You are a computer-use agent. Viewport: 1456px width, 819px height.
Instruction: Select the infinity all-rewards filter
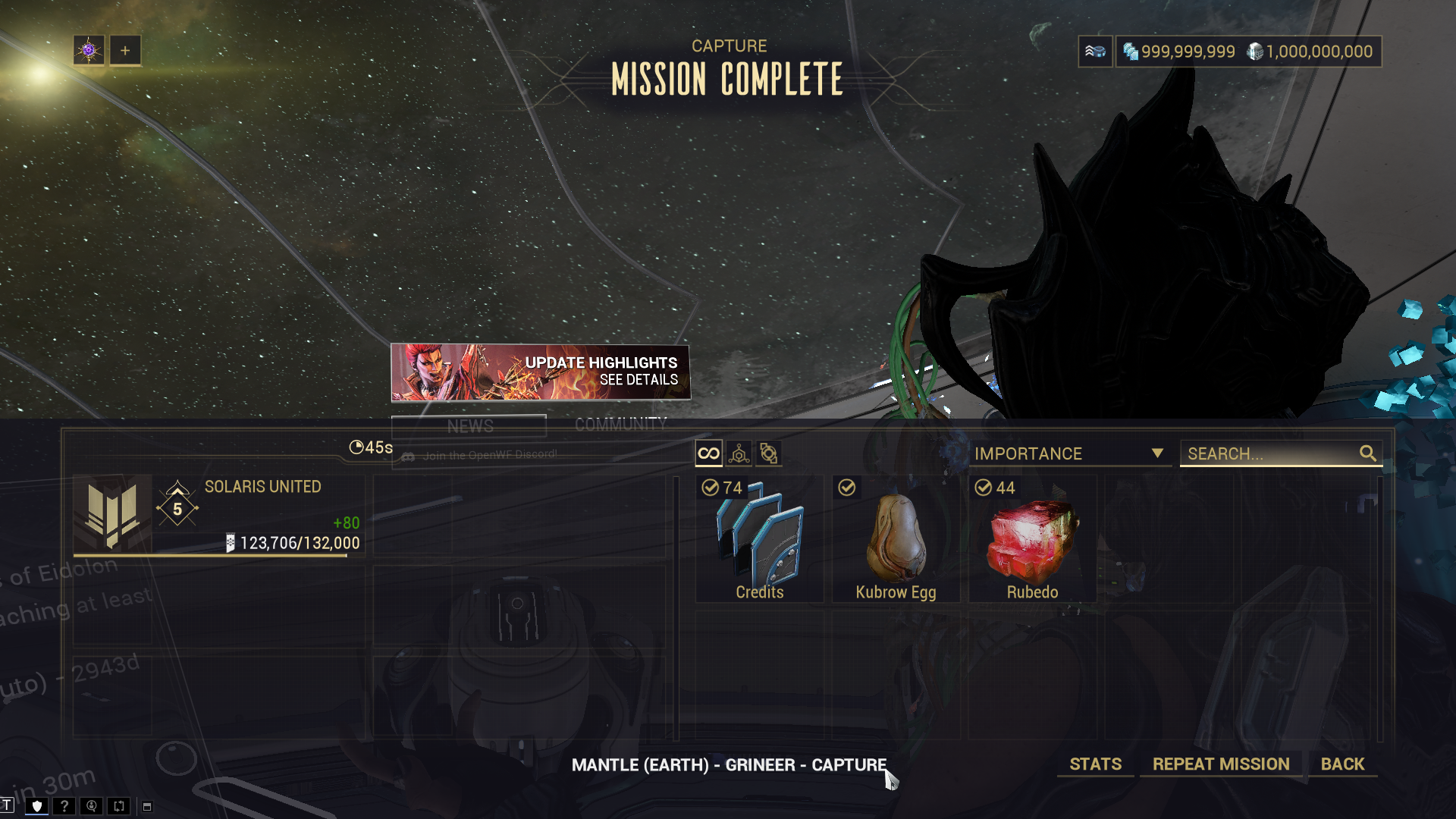[x=708, y=453]
